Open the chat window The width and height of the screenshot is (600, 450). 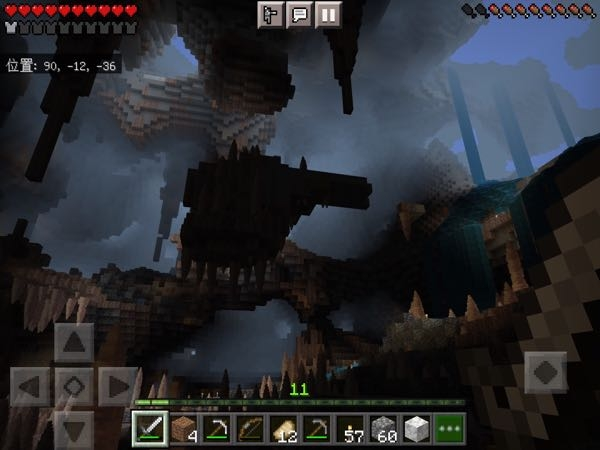(299, 14)
